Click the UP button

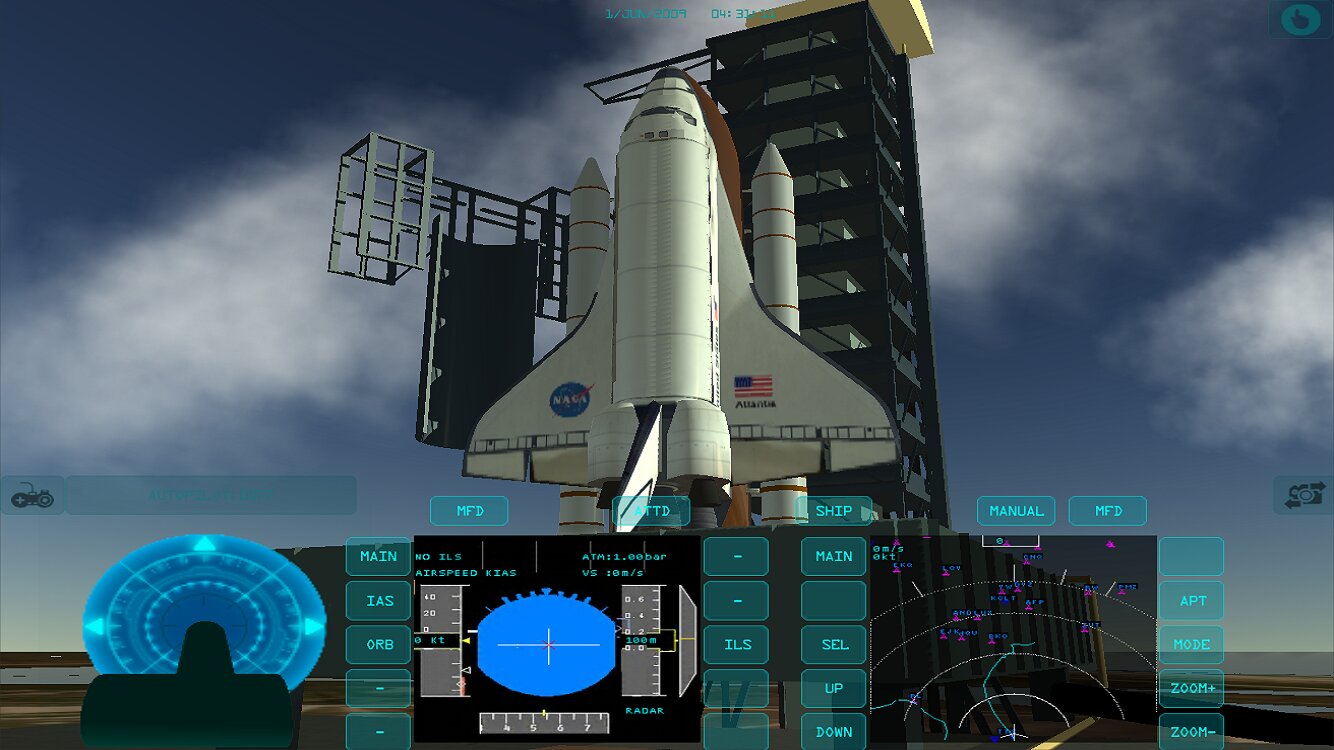tap(833, 689)
